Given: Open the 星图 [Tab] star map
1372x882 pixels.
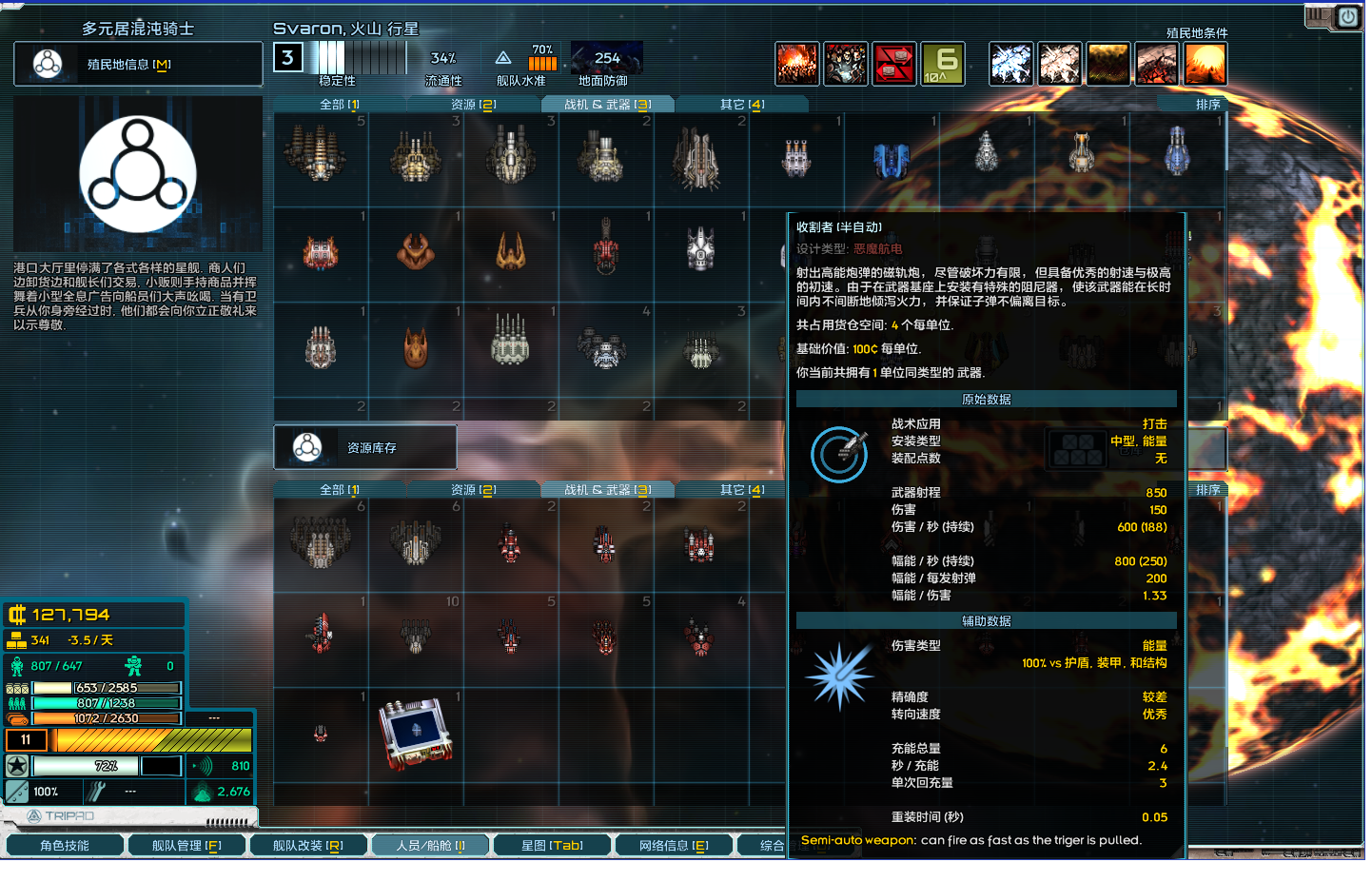Looking at the screenshot, I should [552, 844].
